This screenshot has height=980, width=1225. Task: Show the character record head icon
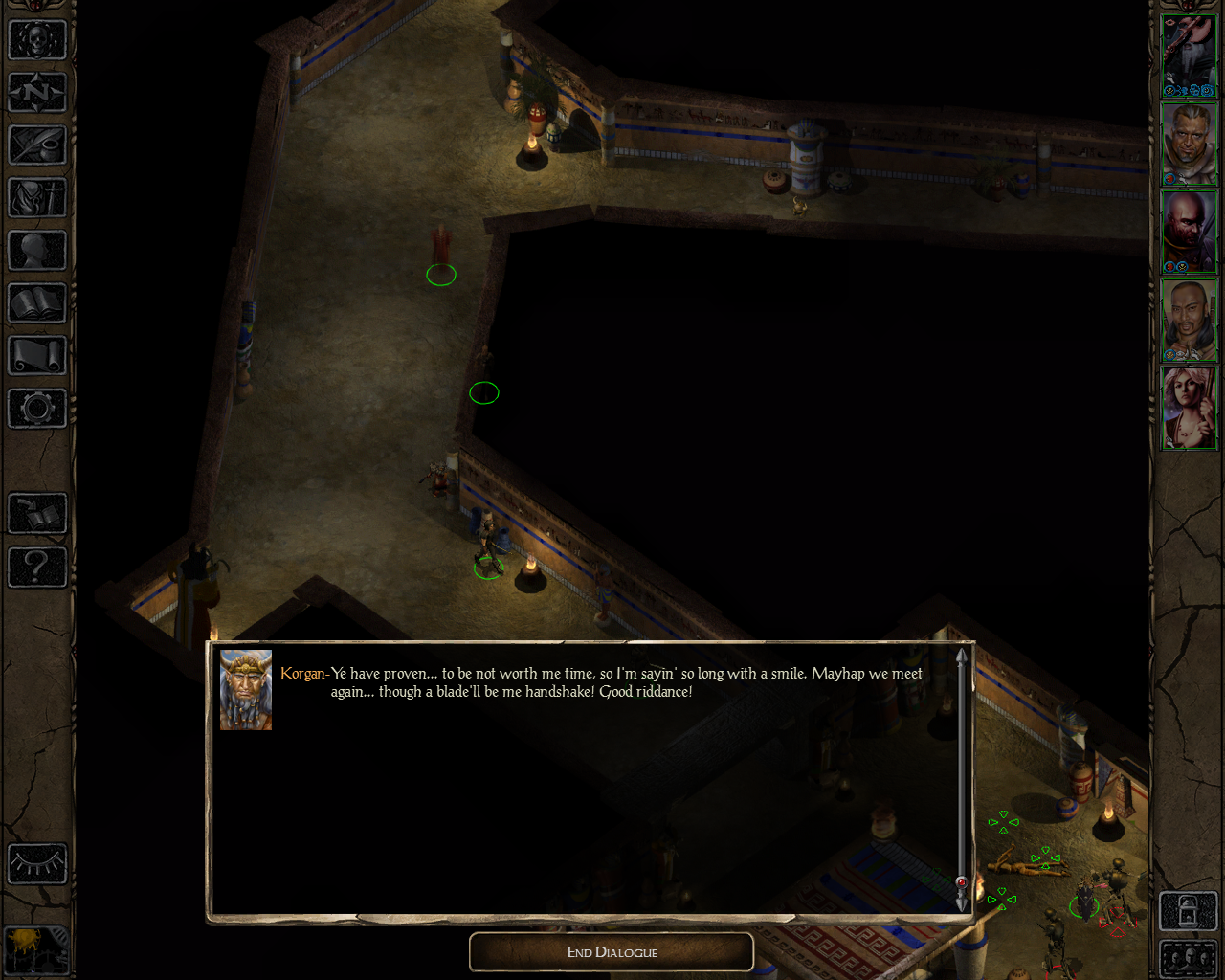[x=37, y=251]
